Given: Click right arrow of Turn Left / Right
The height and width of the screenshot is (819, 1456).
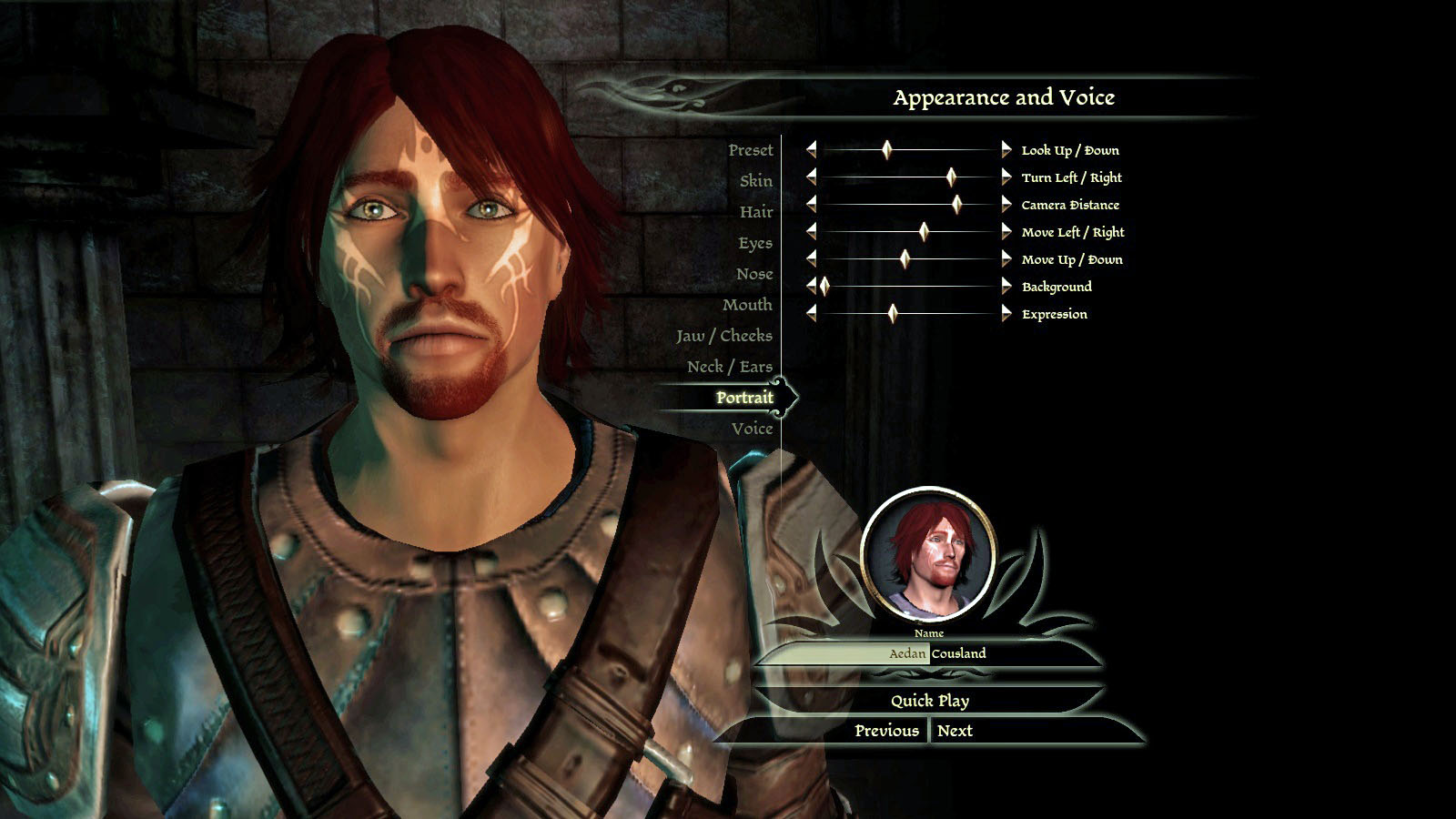Looking at the screenshot, I should (1006, 177).
